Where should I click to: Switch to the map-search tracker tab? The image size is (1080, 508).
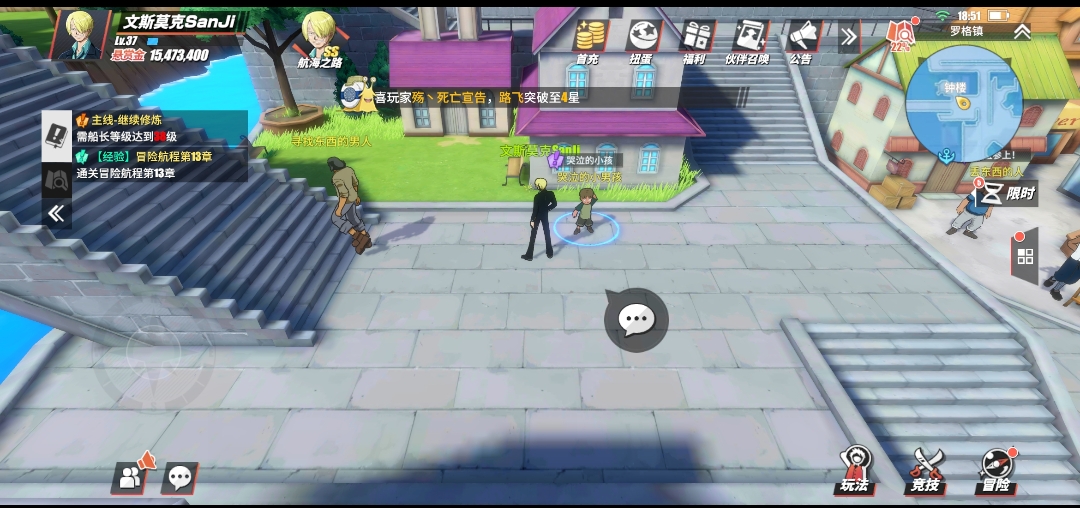click(x=57, y=178)
